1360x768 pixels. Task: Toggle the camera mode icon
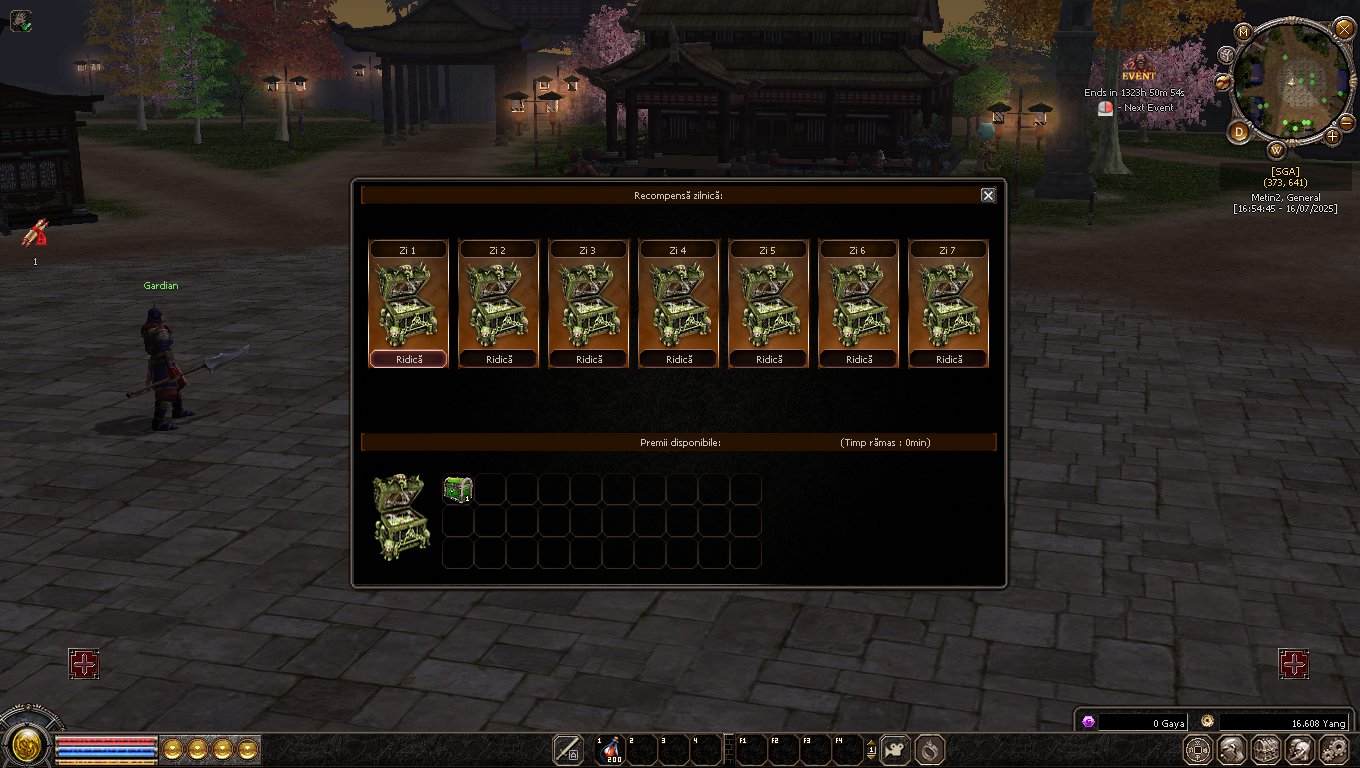895,749
